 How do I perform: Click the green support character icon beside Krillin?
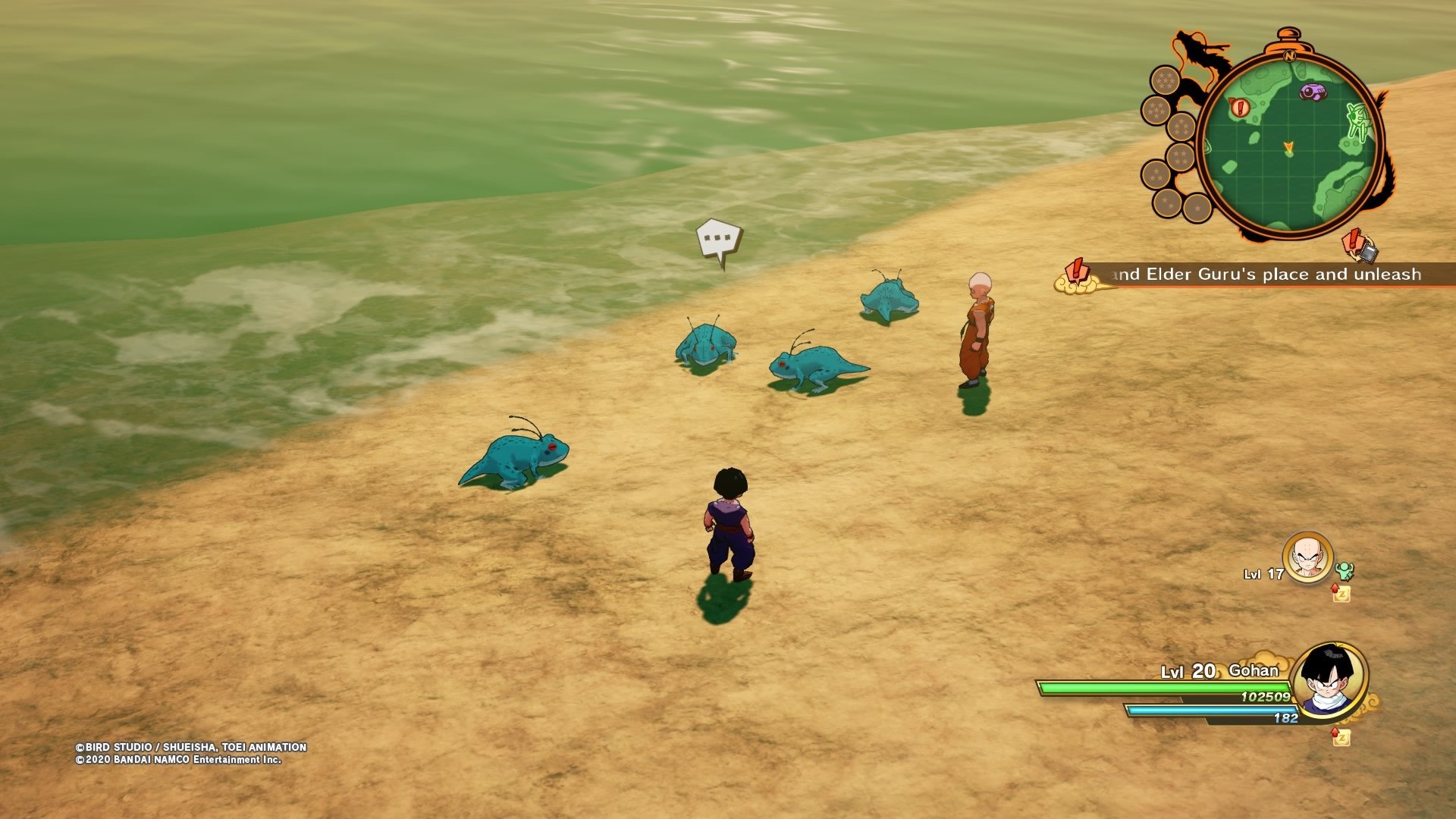(x=1345, y=571)
